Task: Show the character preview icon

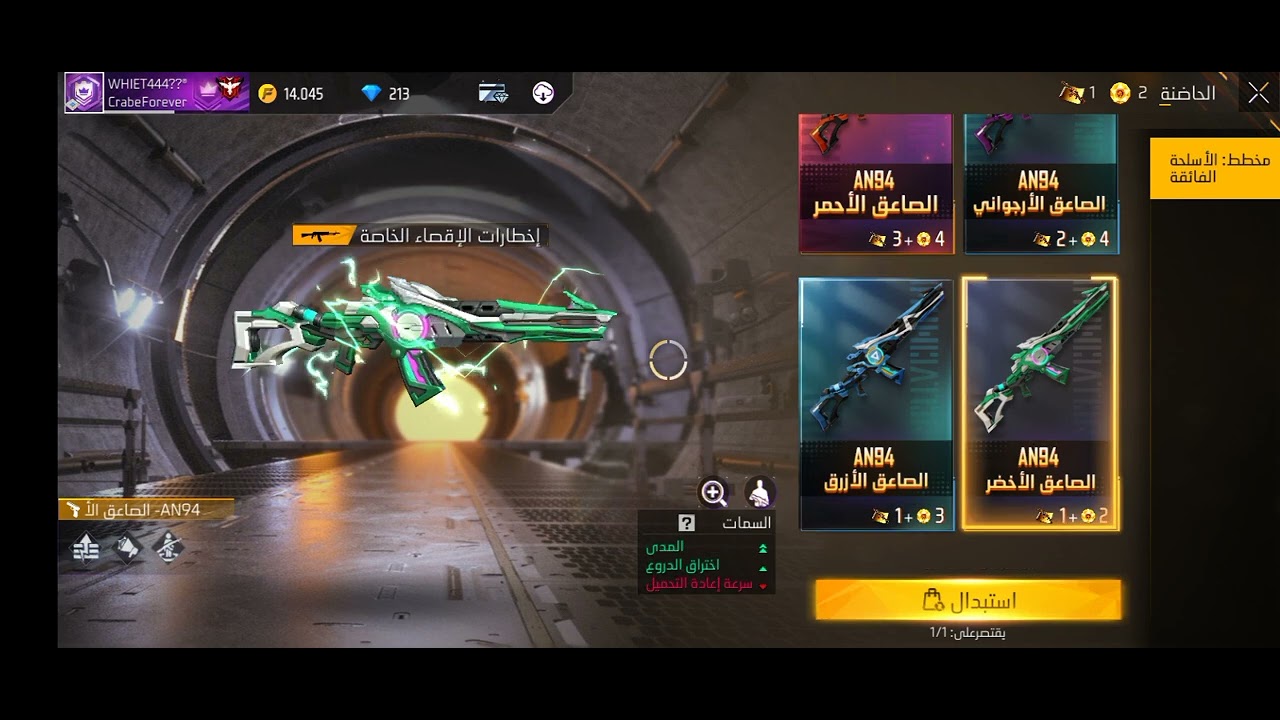Action: click(760, 492)
